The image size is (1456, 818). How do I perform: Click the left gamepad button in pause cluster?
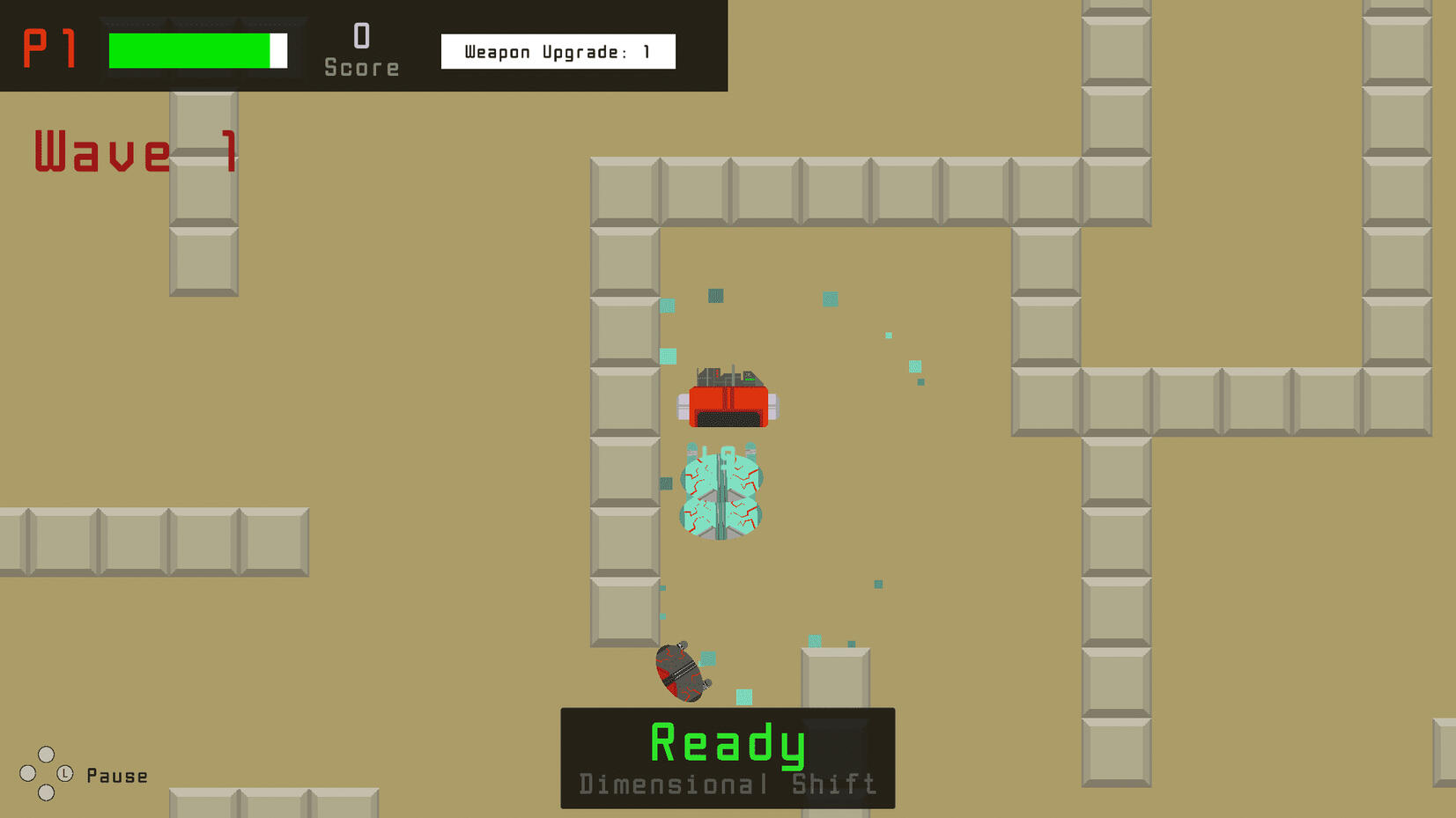pyautogui.click(x=27, y=773)
